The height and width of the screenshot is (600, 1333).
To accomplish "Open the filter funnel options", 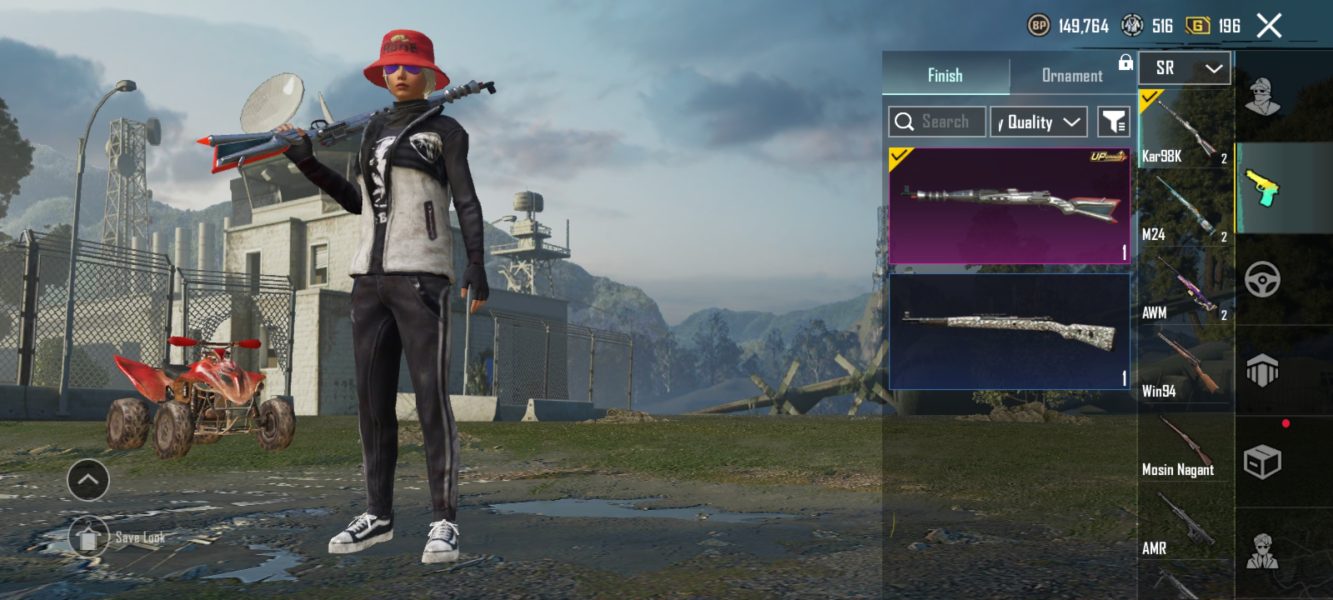I will [x=1113, y=122].
